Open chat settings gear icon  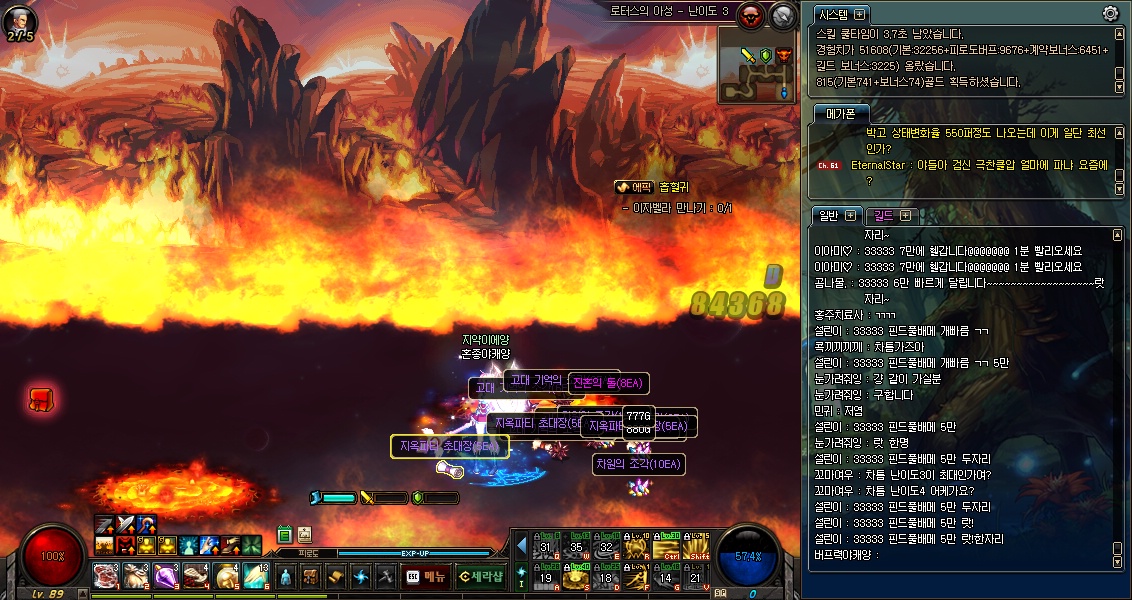(x=1110, y=13)
